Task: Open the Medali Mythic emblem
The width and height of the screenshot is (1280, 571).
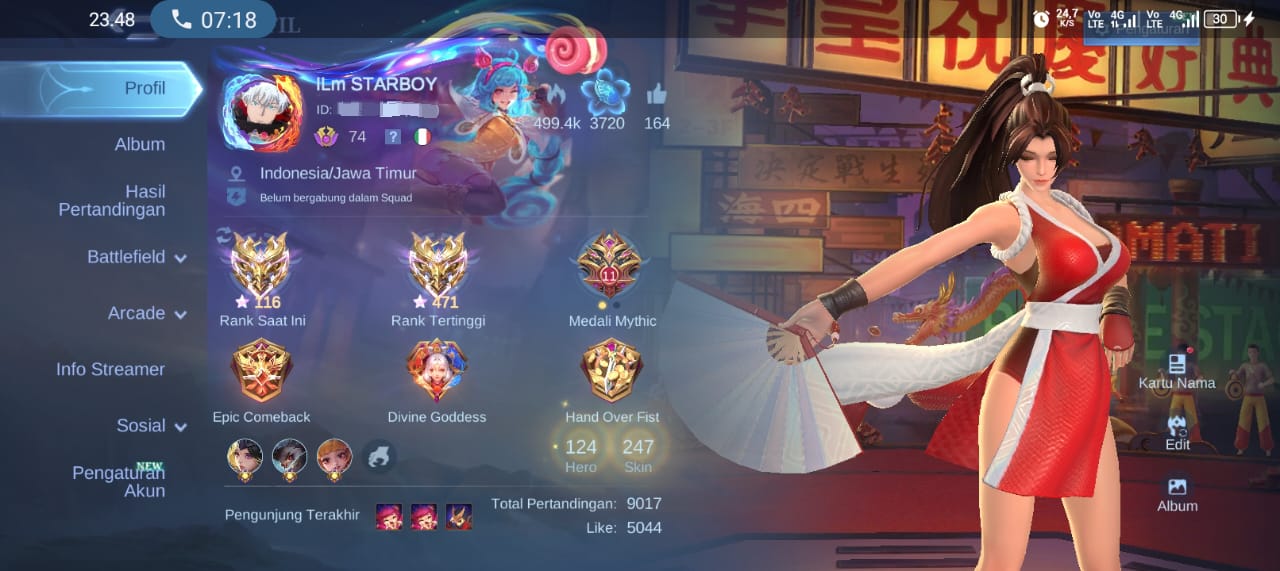Action: tap(612, 265)
